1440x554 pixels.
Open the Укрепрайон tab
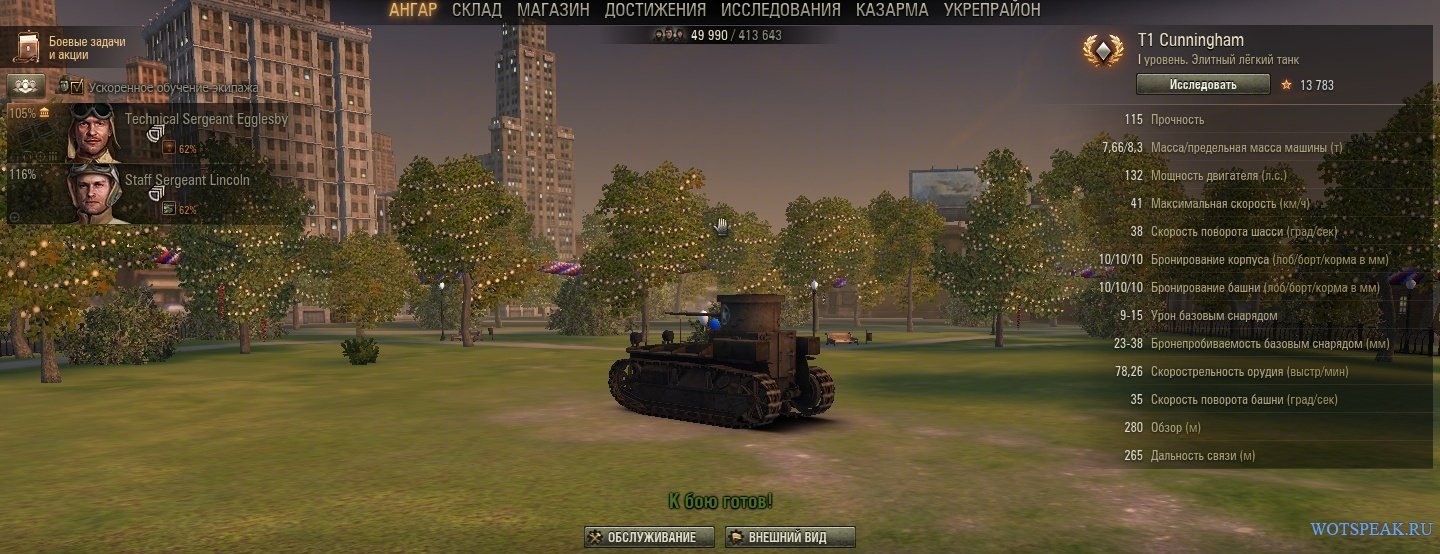click(x=992, y=10)
